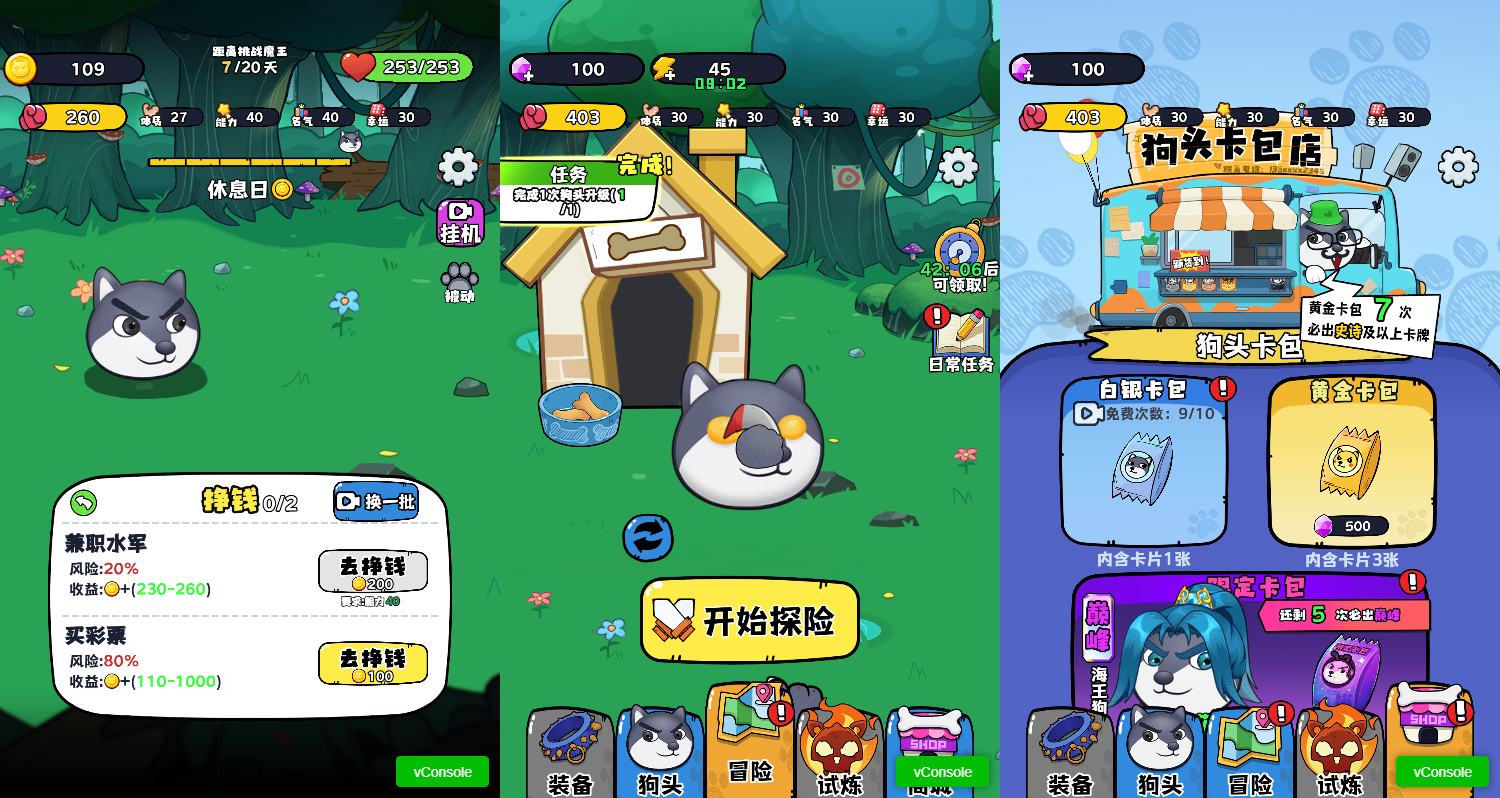This screenshot has height=798, width=1500.
Task: Click 去挣钱 for the 兼职水军 job
Action: tap(373, 571)
